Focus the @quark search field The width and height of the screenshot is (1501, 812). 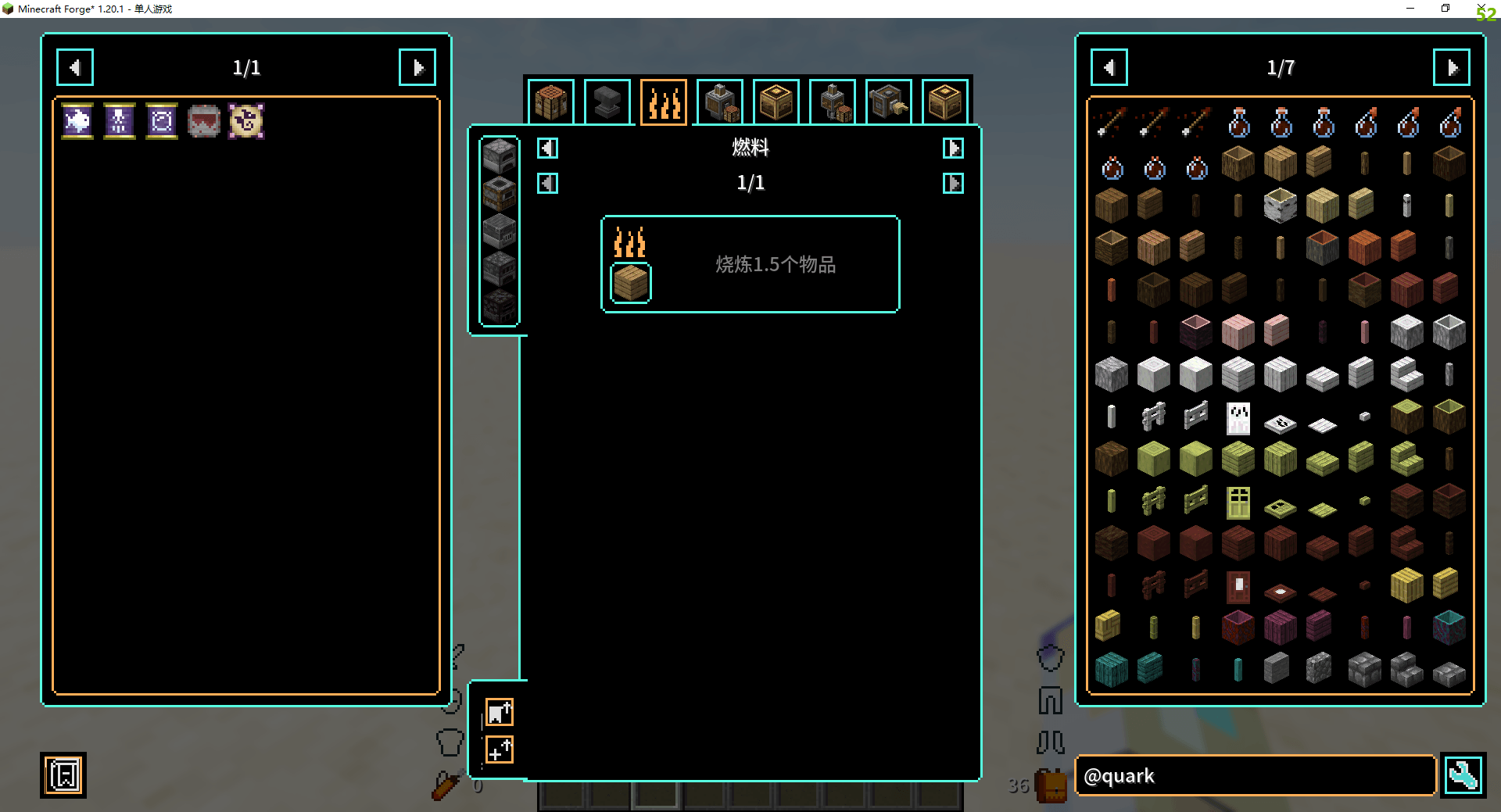click(1256, 776)
